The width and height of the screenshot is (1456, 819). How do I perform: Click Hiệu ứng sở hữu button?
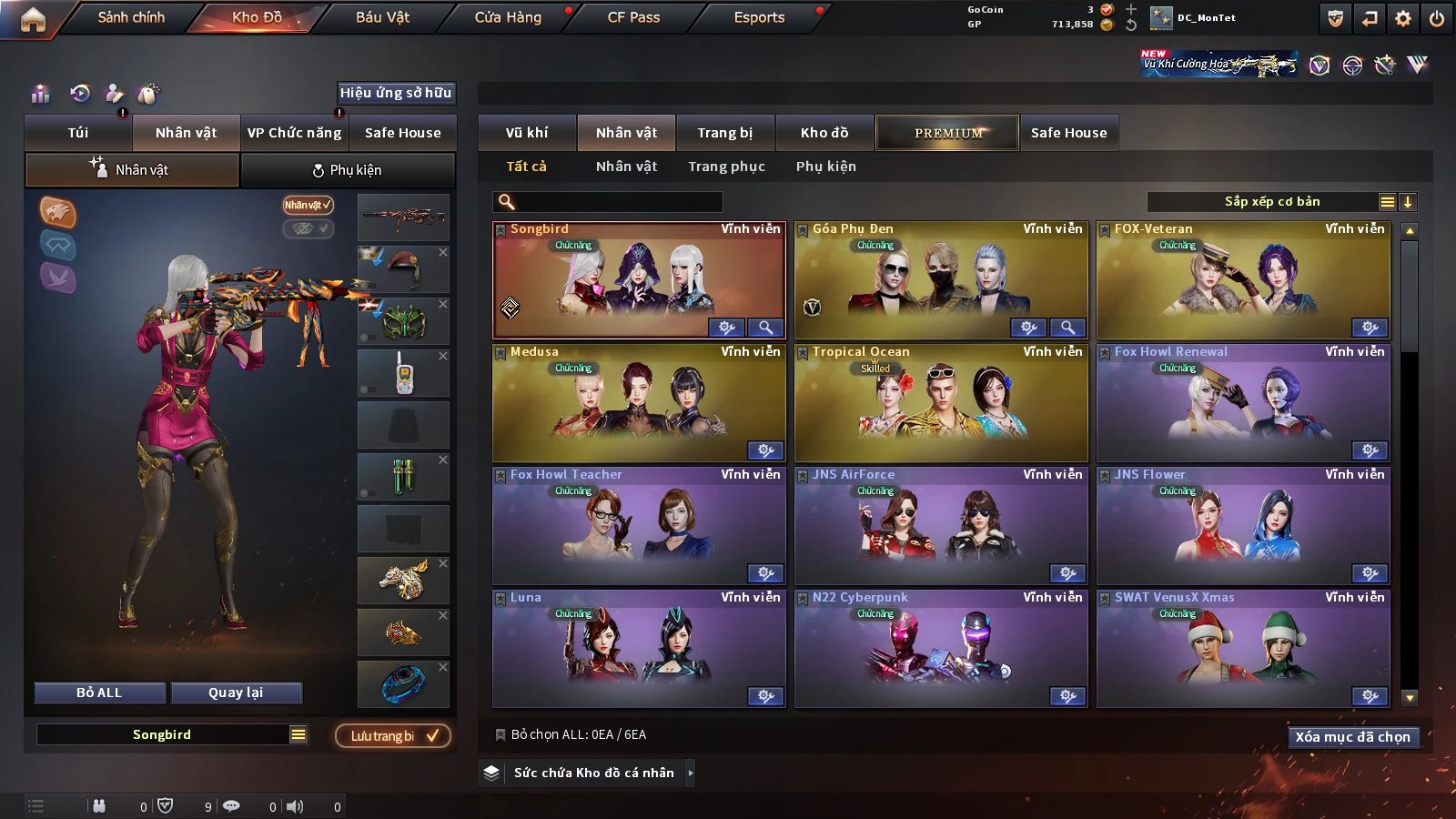(x=396, y=93)
